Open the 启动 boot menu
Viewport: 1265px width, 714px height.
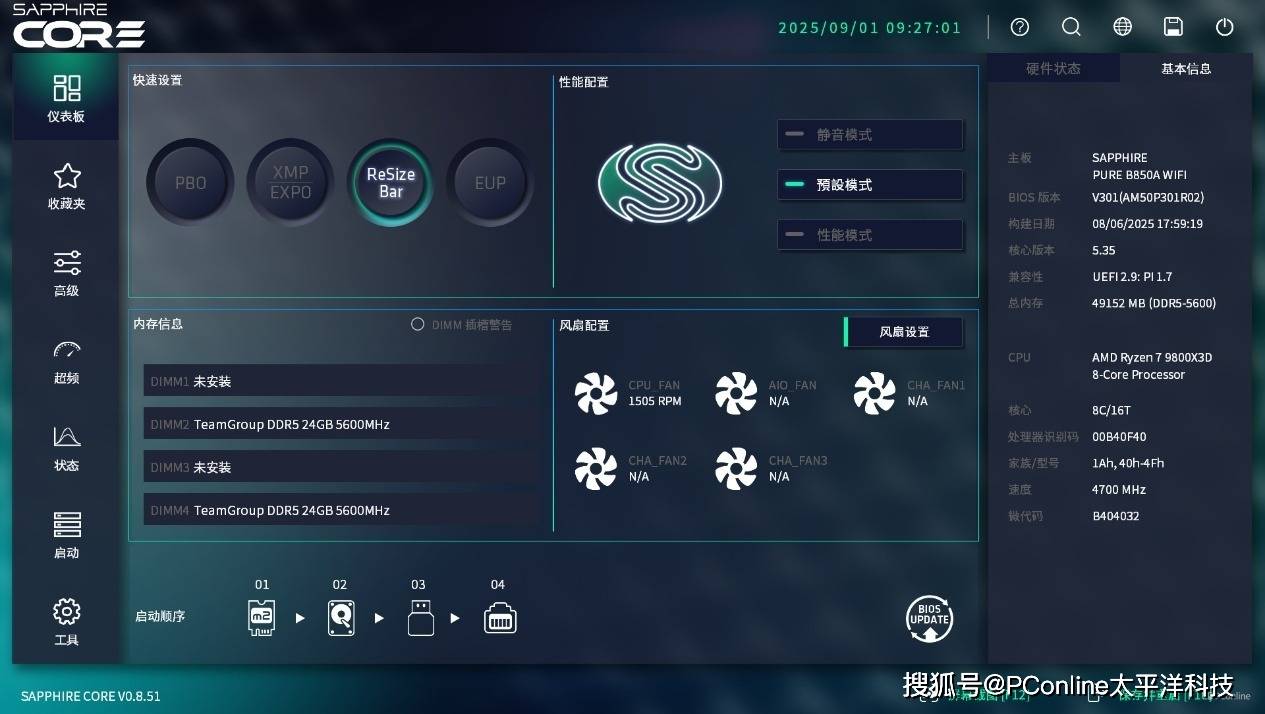pos(66,535)
